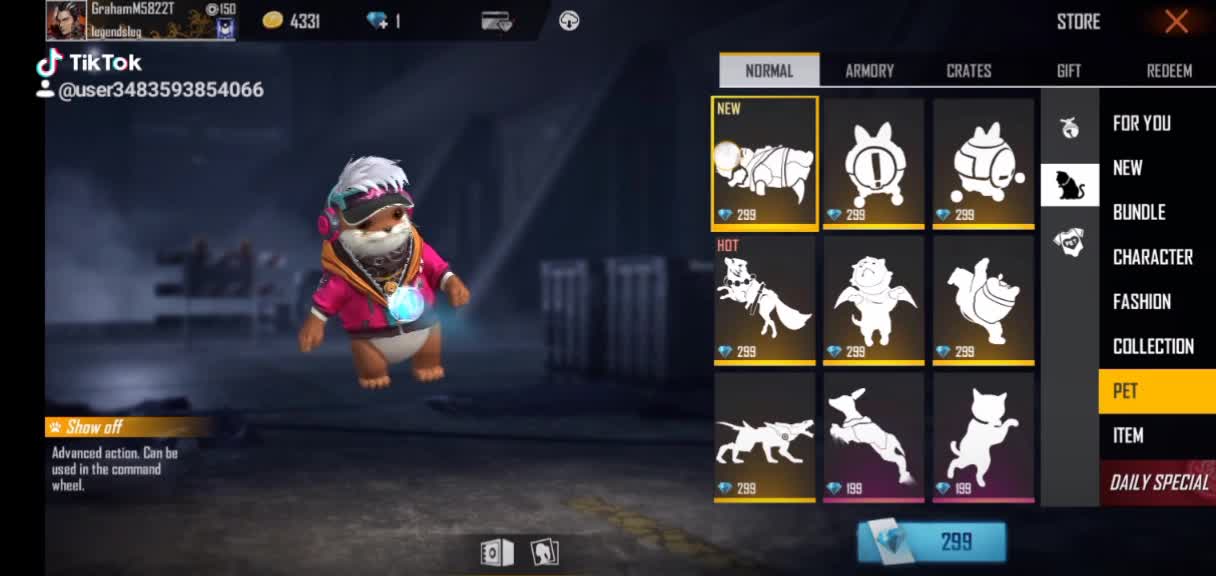Select the Item category

(x=1128, y=435)
